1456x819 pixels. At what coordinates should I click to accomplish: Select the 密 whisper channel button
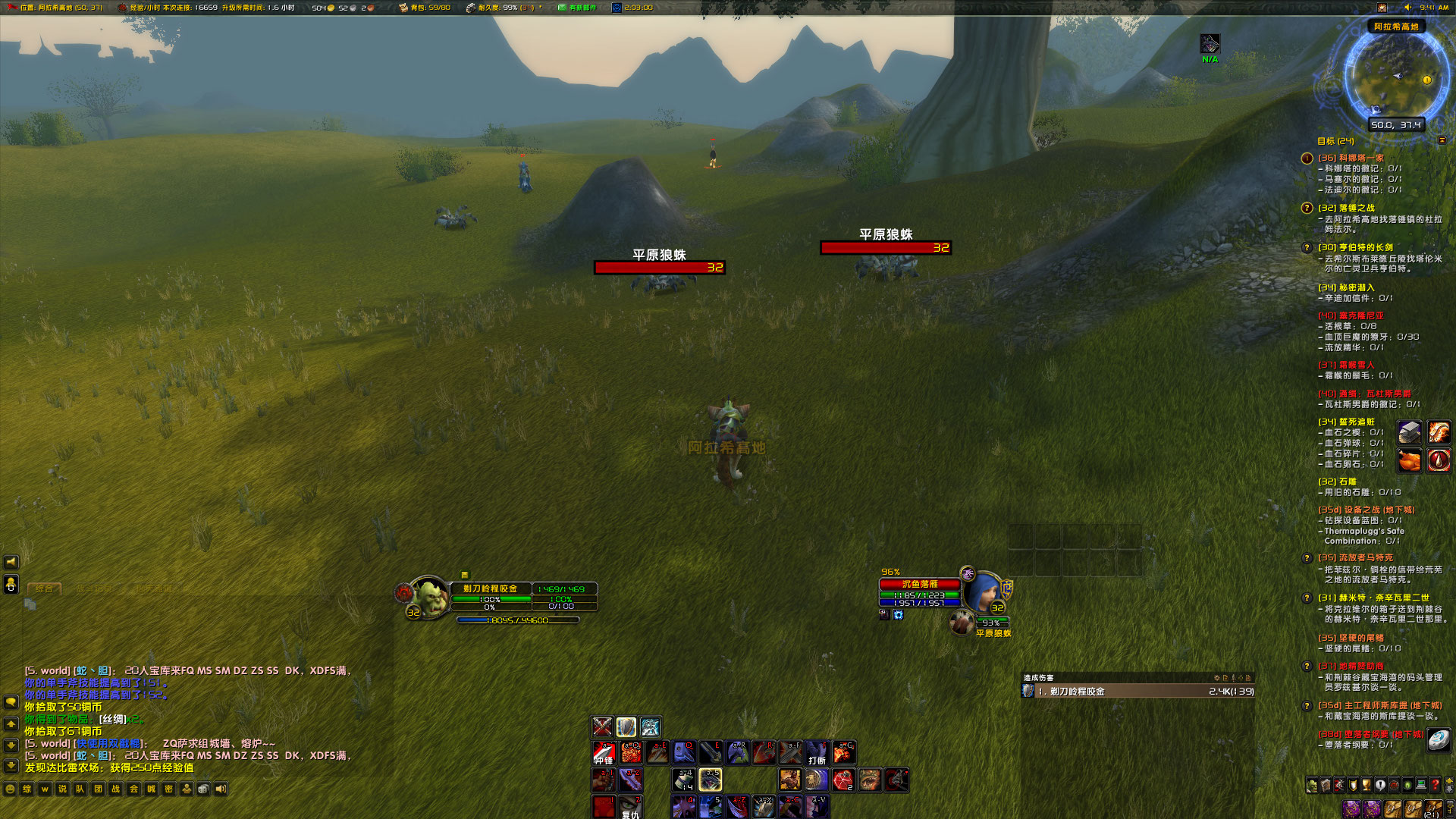168,789
